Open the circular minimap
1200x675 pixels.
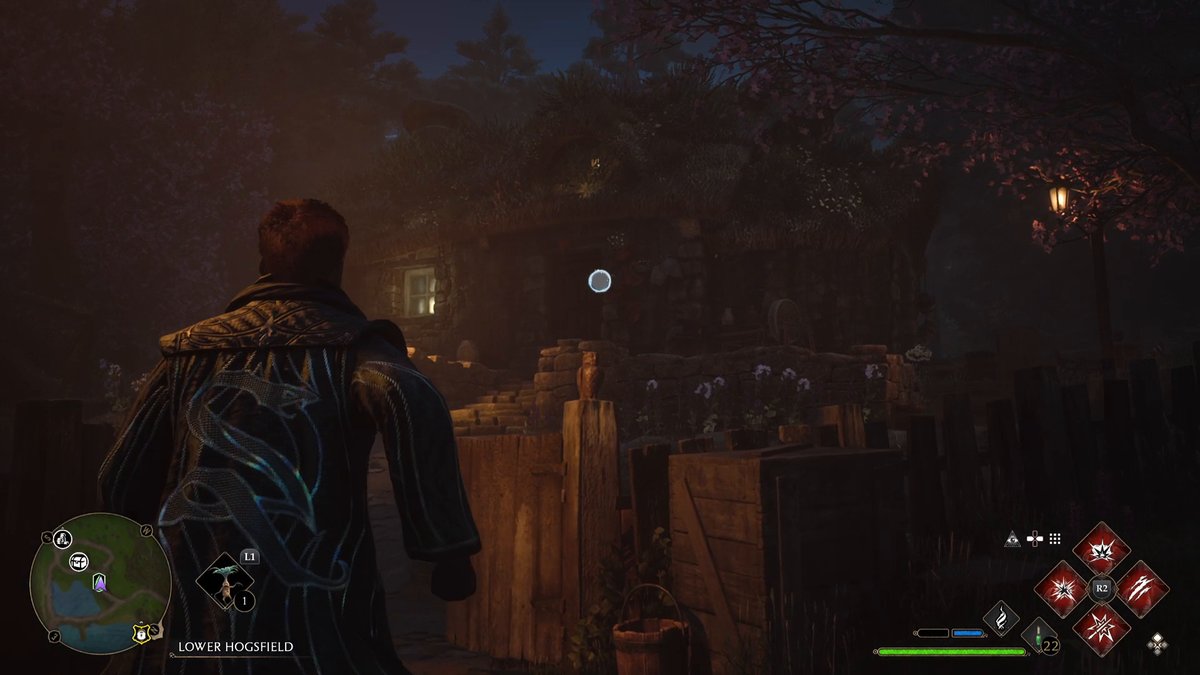click(100, 583)
